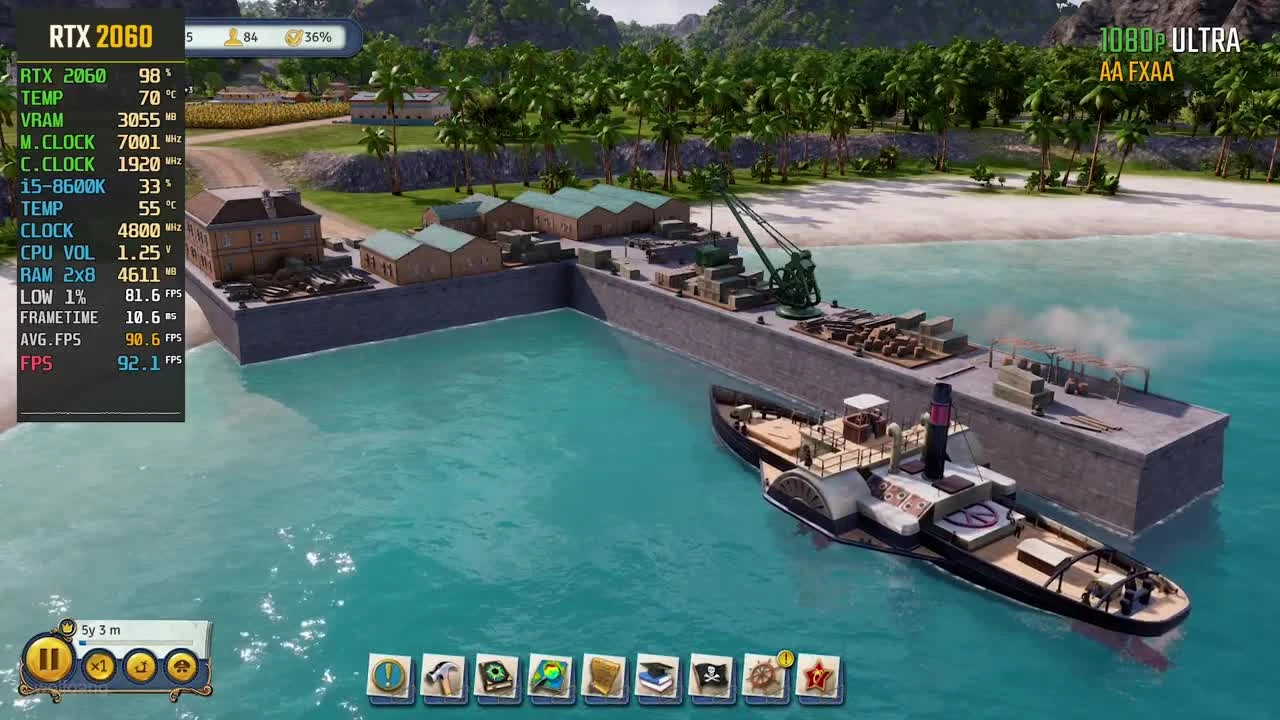The height and width of the screenshot is (720, 1280).
Task: Toggle the camera rotation control
Action: [x=139, y=668]
